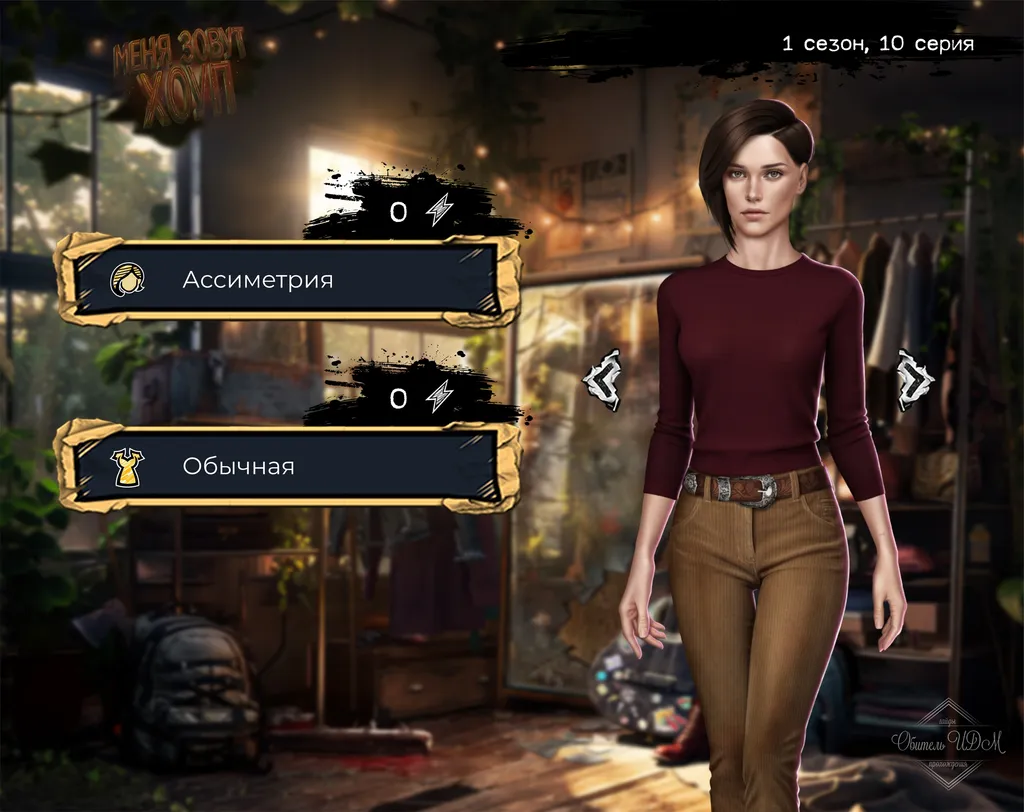Show the previous outfit with left arrow

click(x=603, y=380)
